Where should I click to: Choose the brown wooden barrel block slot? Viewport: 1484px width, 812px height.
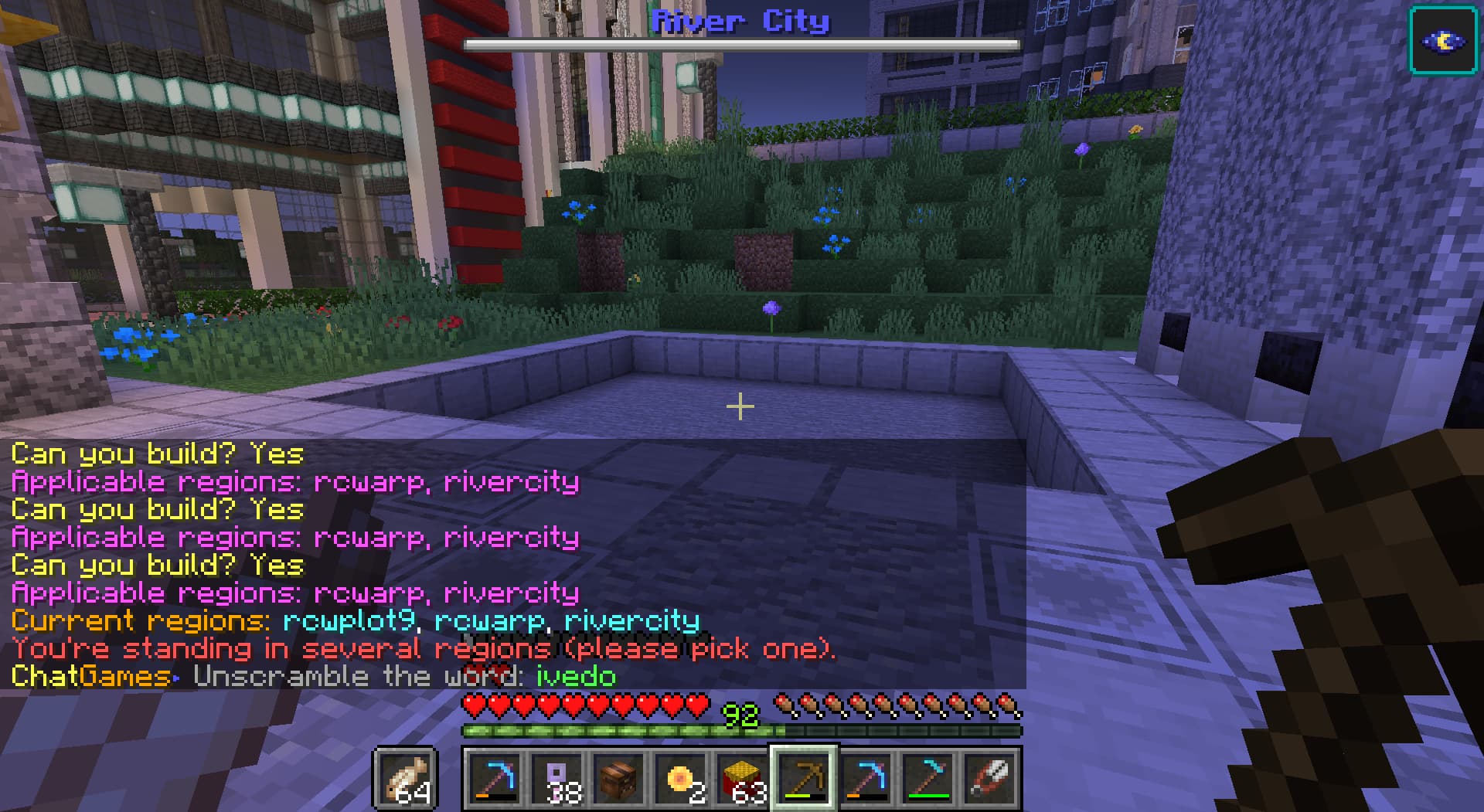click(618, 778)
